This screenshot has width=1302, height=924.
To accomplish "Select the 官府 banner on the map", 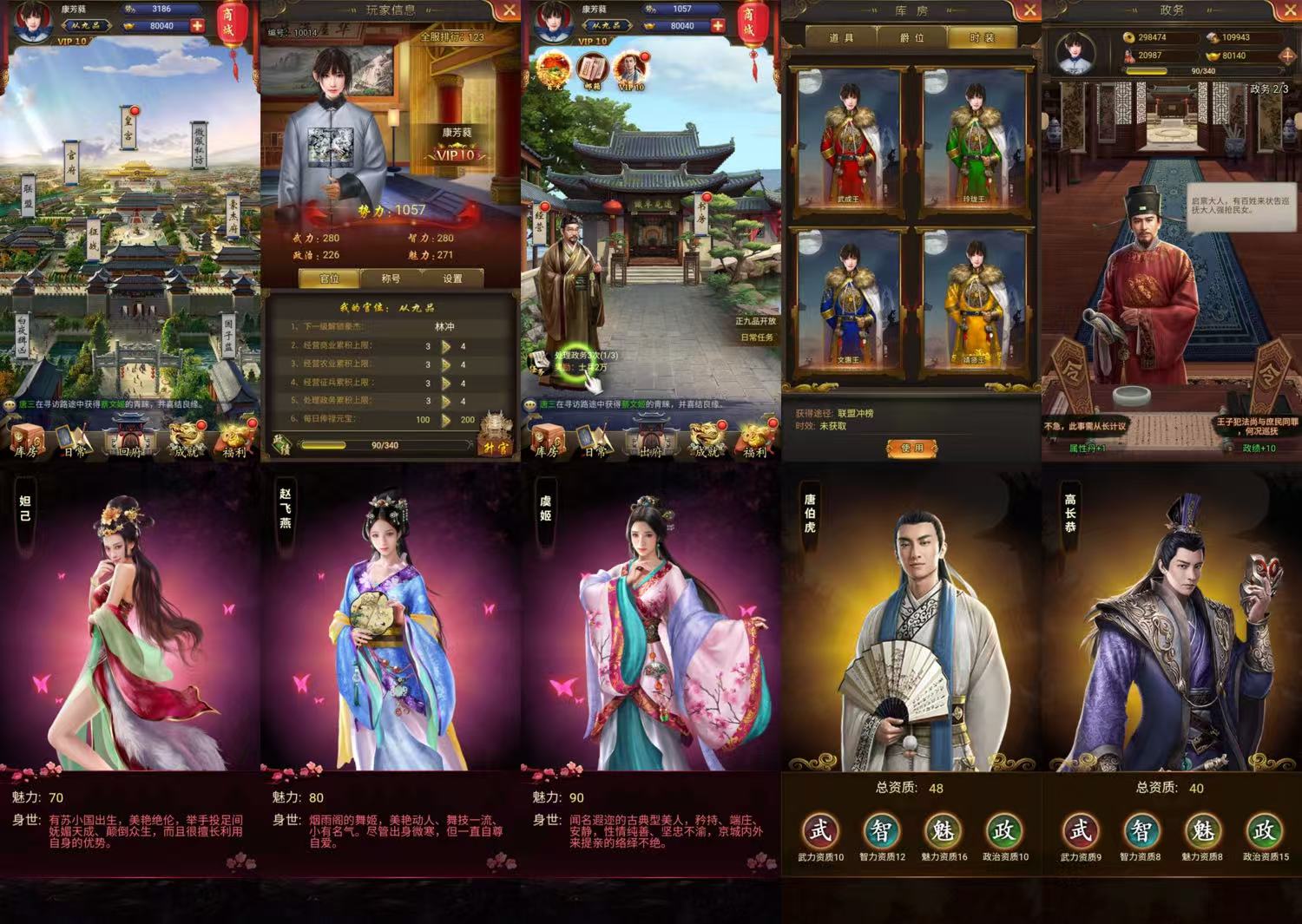I will pos(71,161).
